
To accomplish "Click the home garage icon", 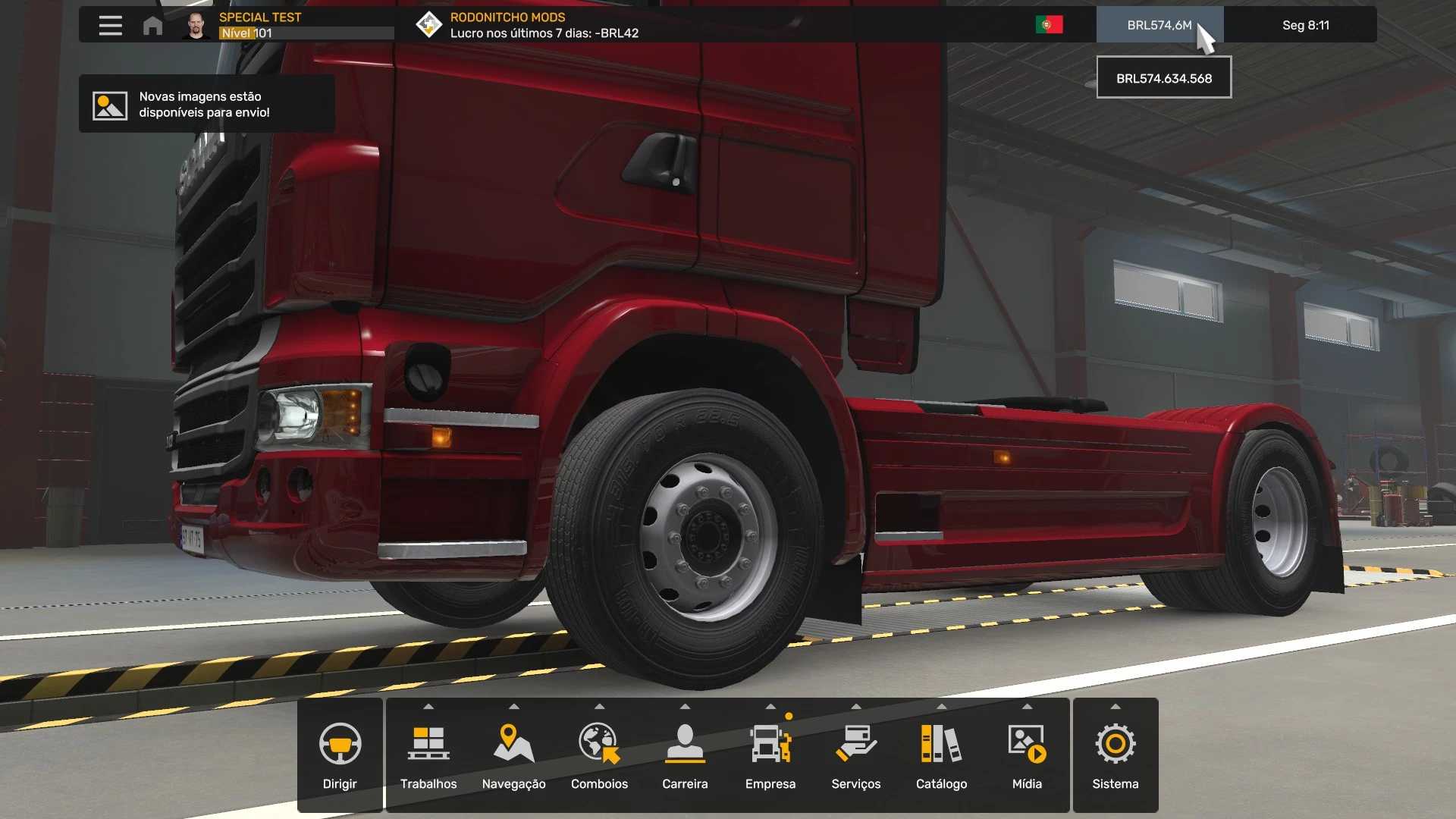I will [152, 26].
